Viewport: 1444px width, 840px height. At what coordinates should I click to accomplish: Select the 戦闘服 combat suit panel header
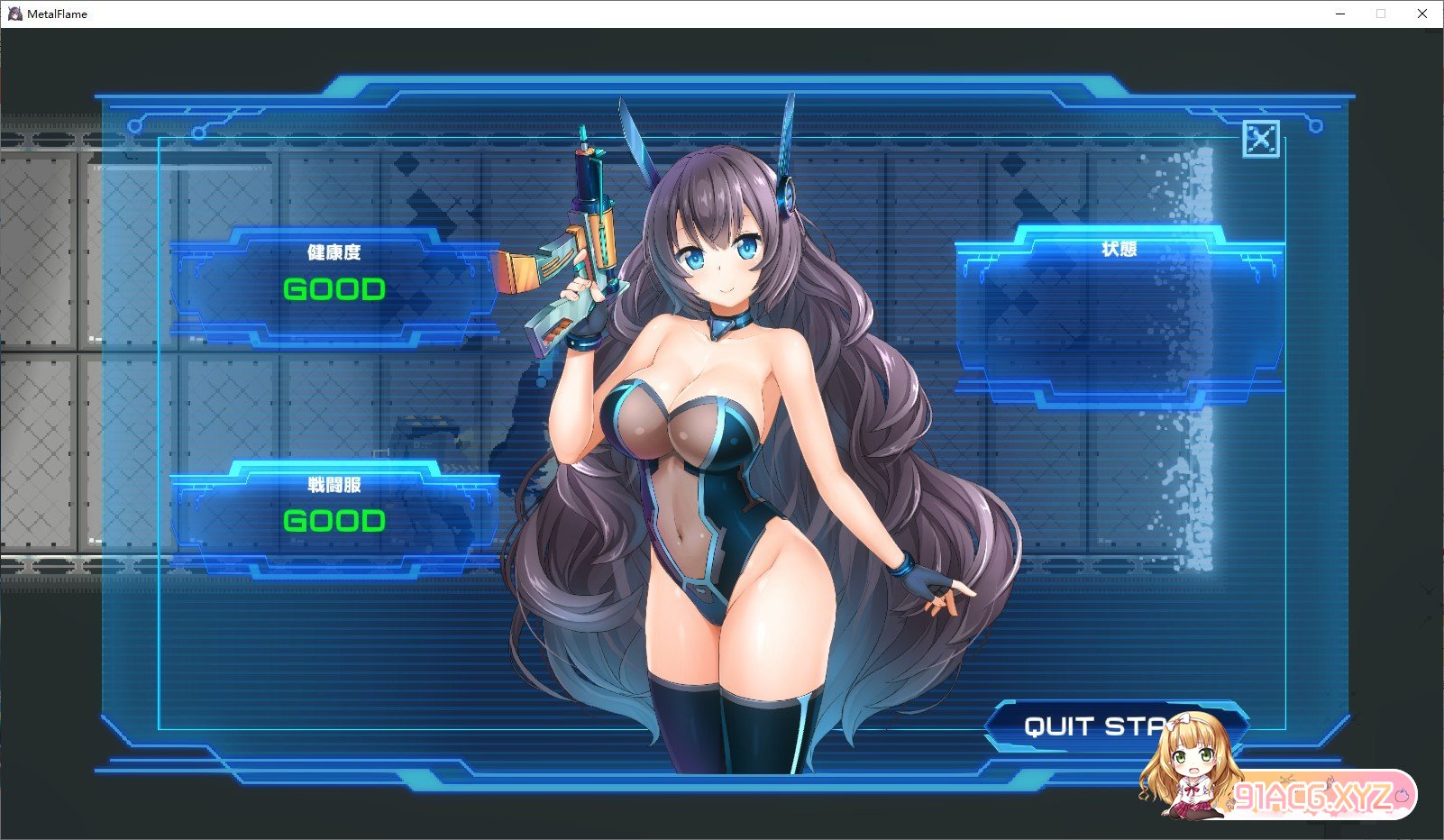(x=335, y=483)
